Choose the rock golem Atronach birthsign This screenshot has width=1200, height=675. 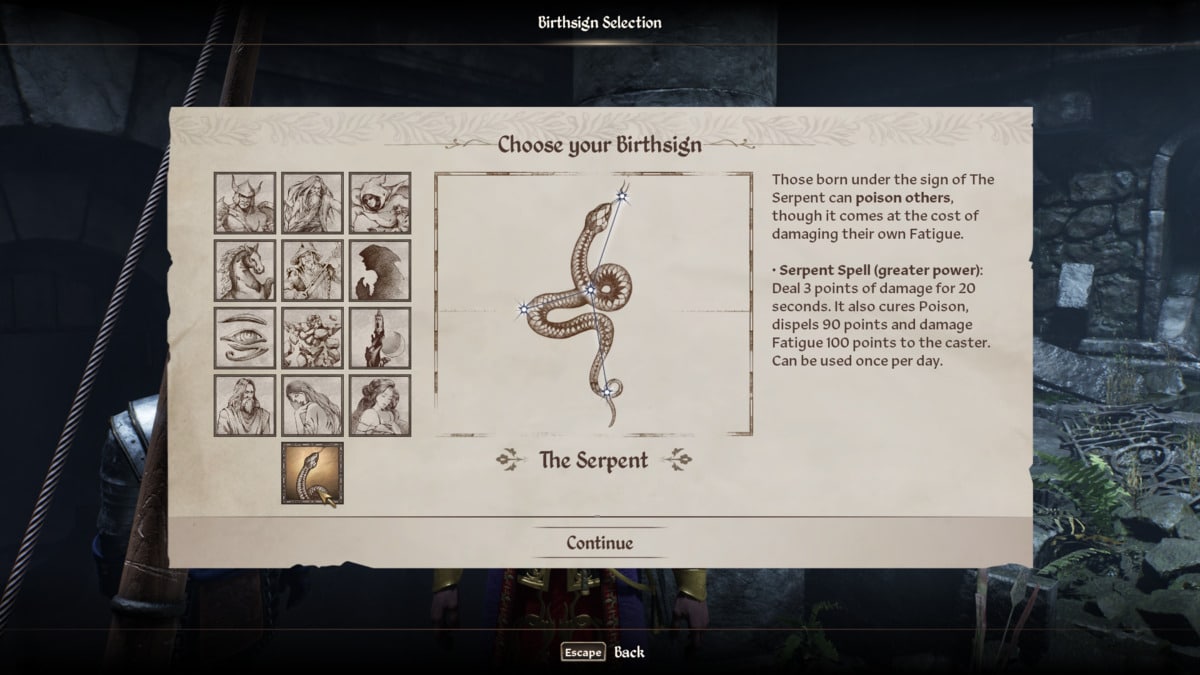[312, 338]
